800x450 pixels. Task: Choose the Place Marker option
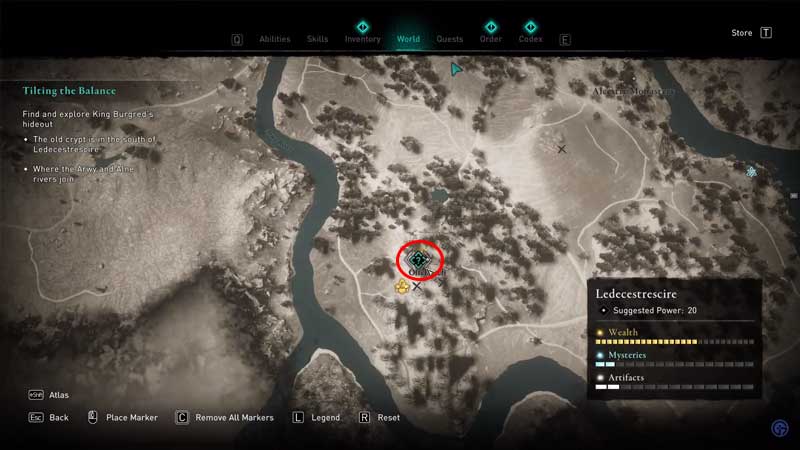point(131,417)
